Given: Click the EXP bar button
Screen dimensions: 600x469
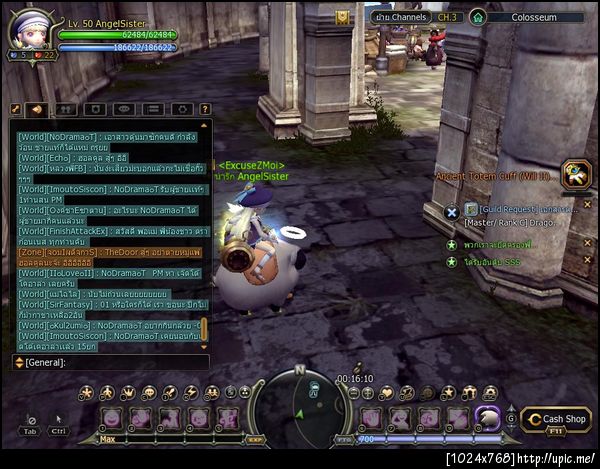Looking at the screenshot, I should click(254, 438).
